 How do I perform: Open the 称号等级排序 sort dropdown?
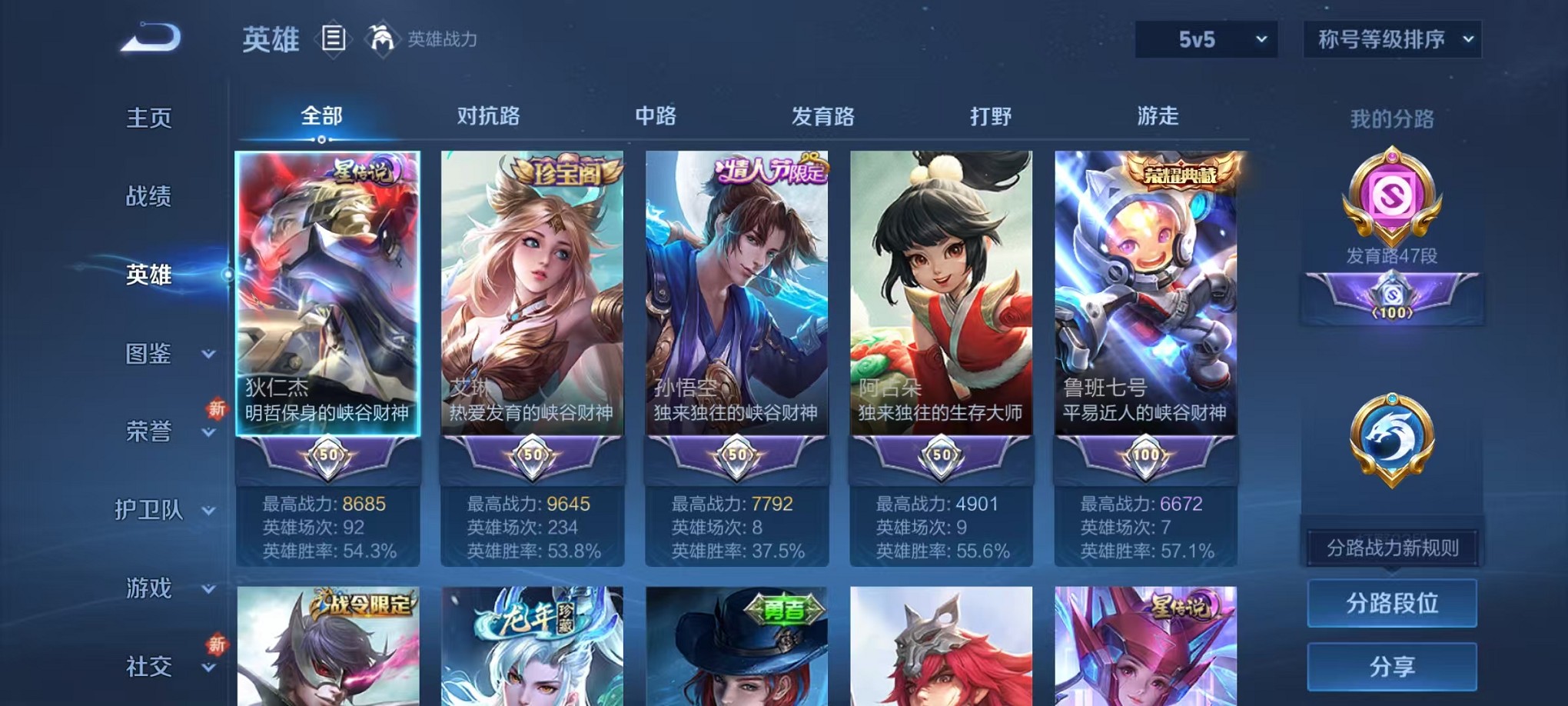point(1391,38)
